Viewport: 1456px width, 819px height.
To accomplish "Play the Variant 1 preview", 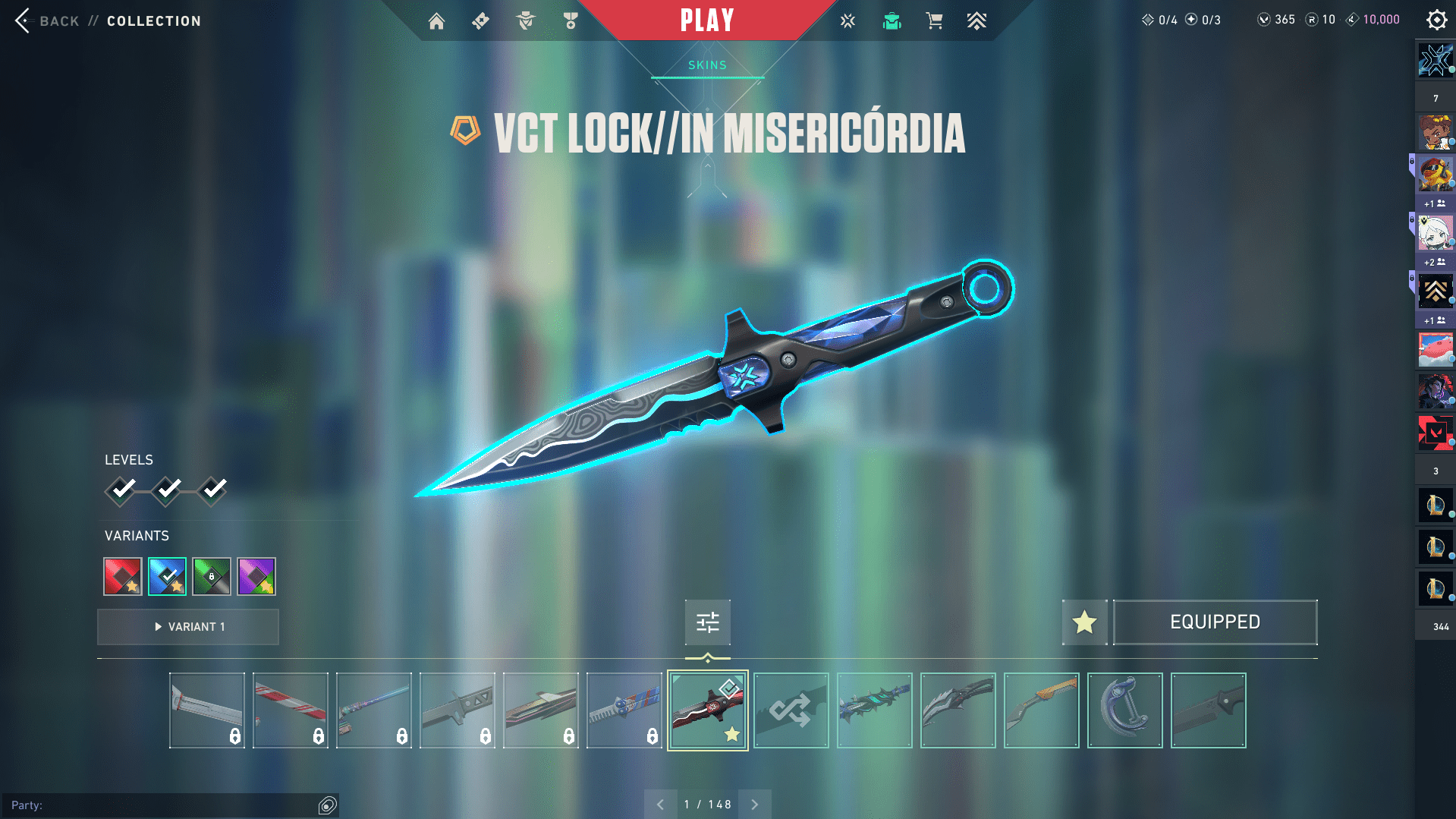I will pyautogui.click(x=188, y=627).
